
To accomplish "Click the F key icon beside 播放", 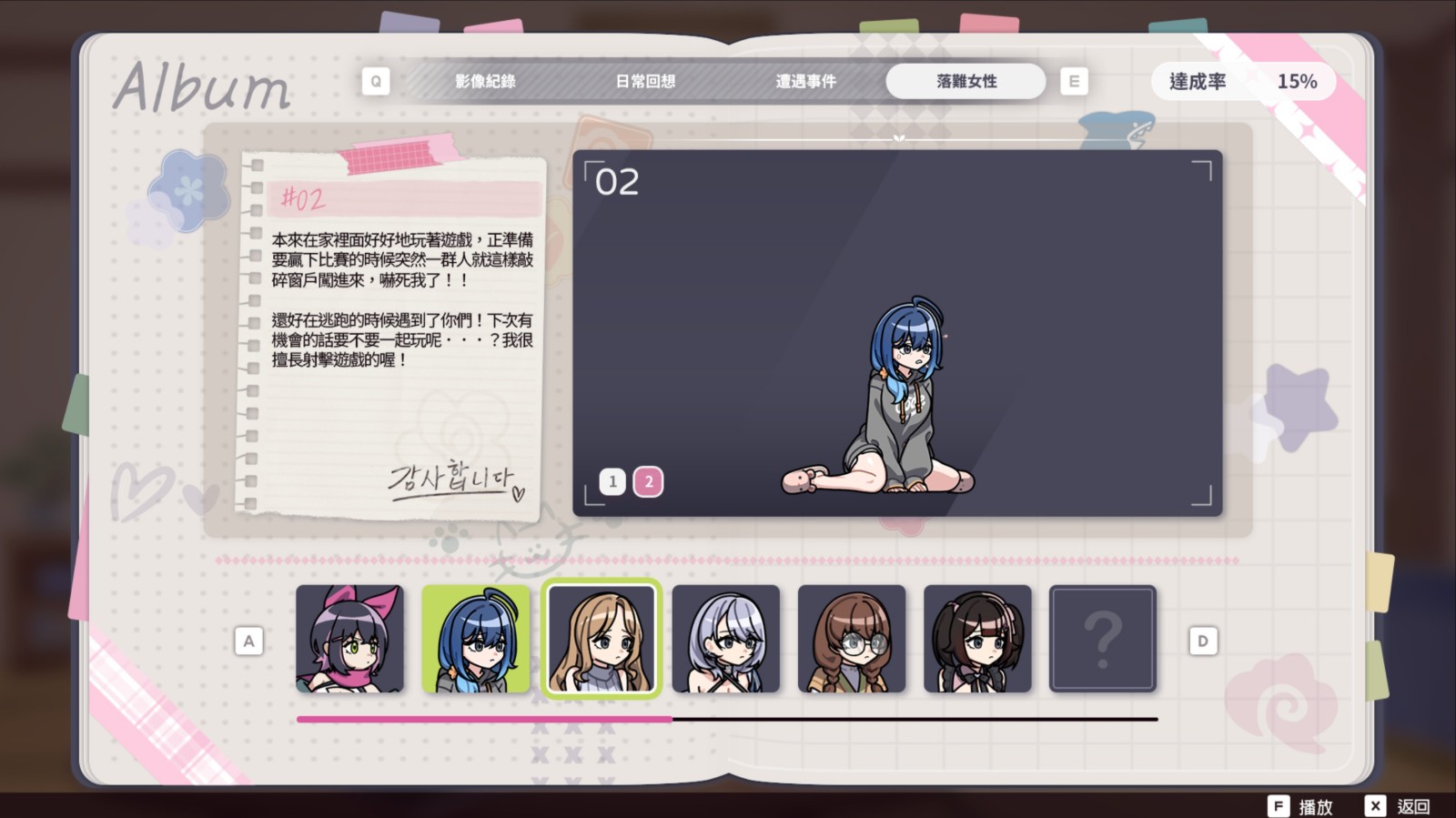I will pos(1278,806).
